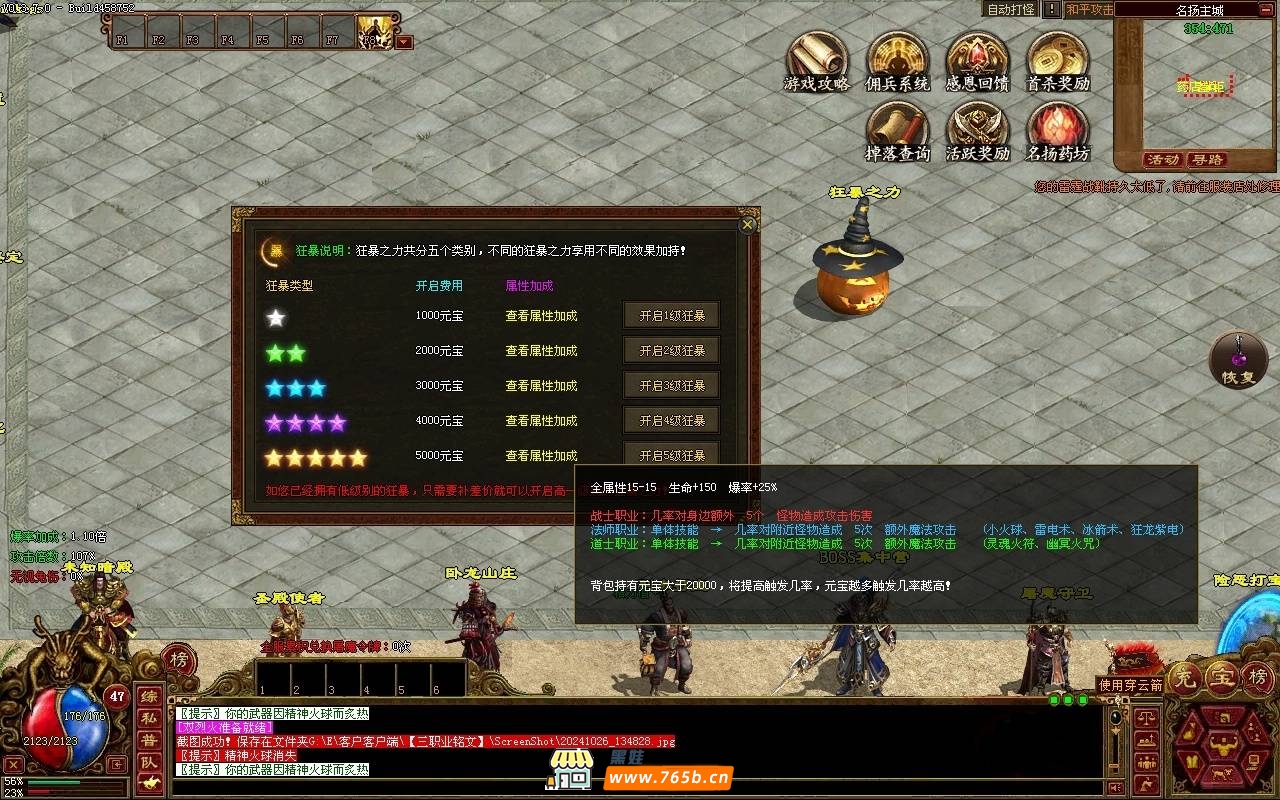The height and width of the screenshot is (800, 1280).
Task: Click the 恢复 potion orb button
Action: pyautogui.click(x=1238, y=360)
